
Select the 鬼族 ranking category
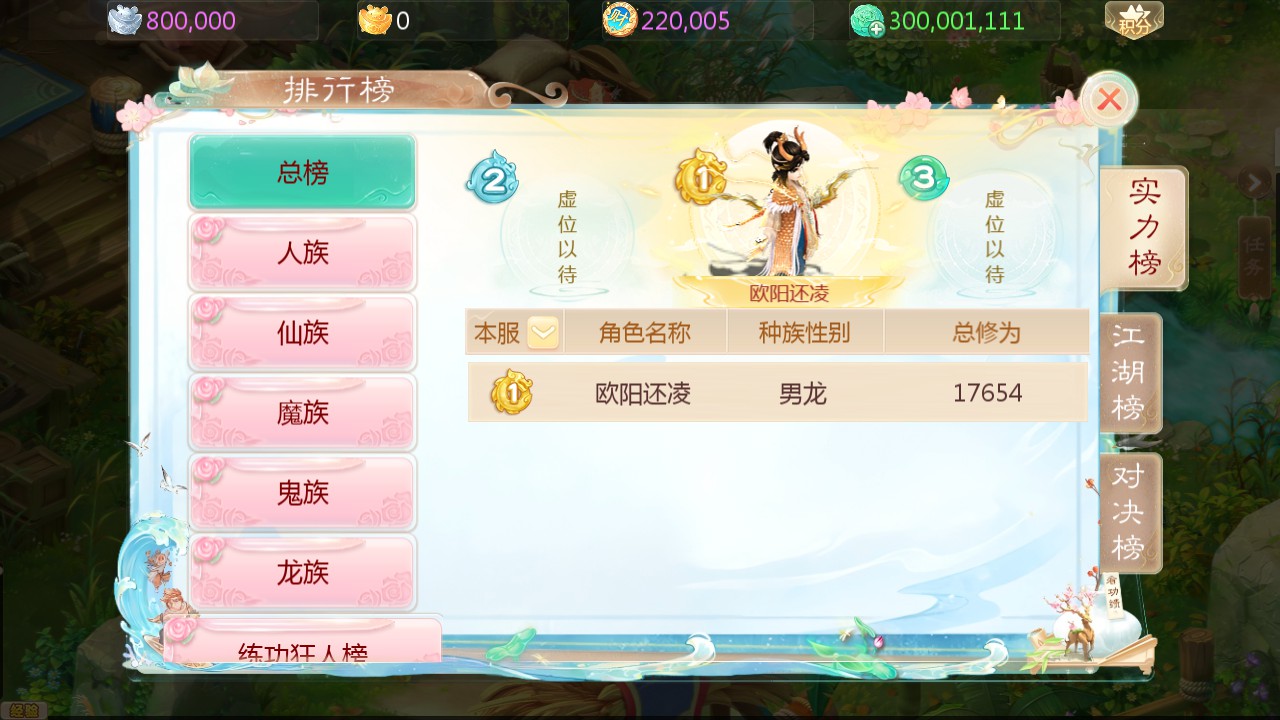click(301, 492)
